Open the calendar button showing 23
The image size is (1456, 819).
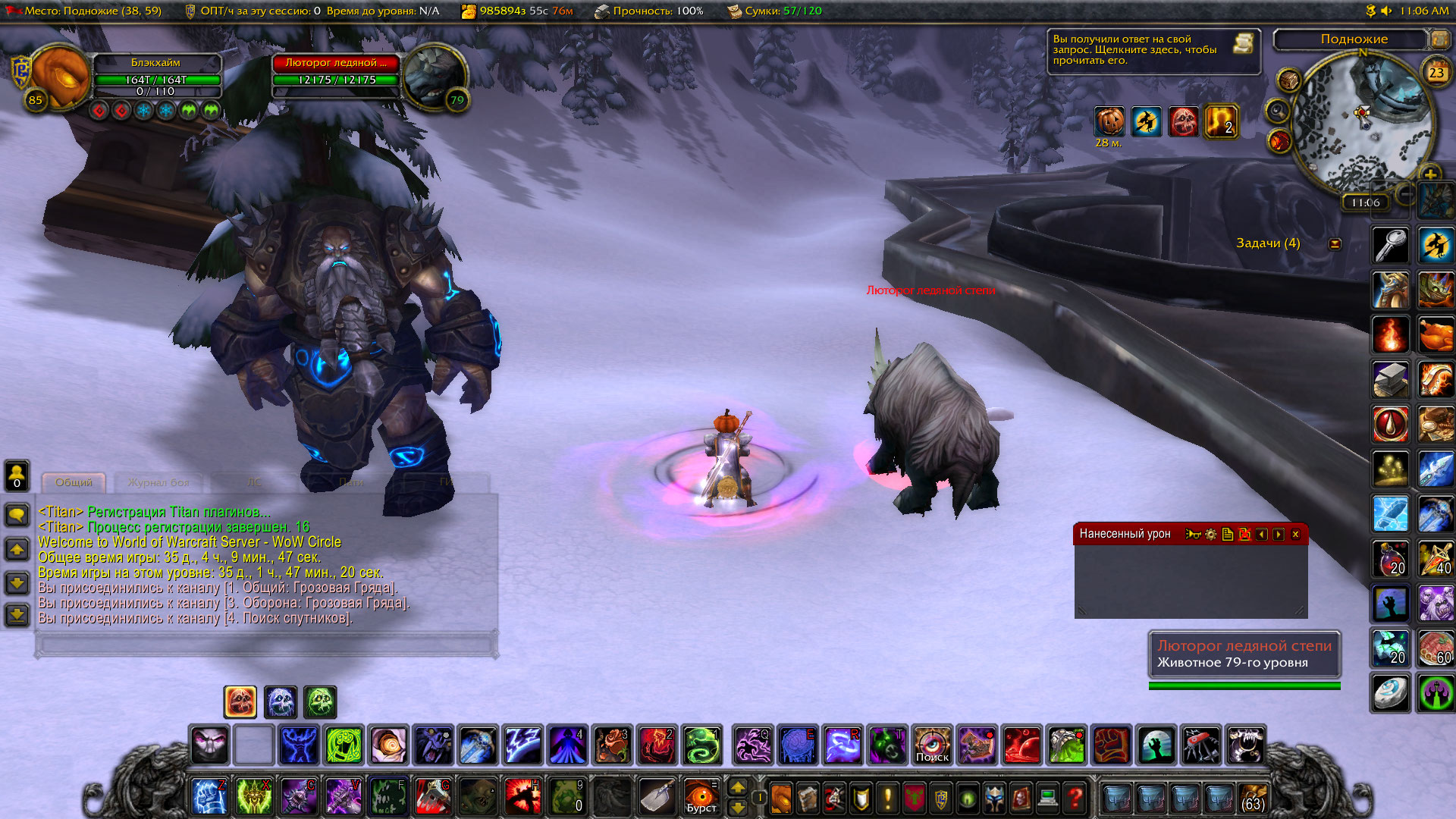tap(1436, 73)
